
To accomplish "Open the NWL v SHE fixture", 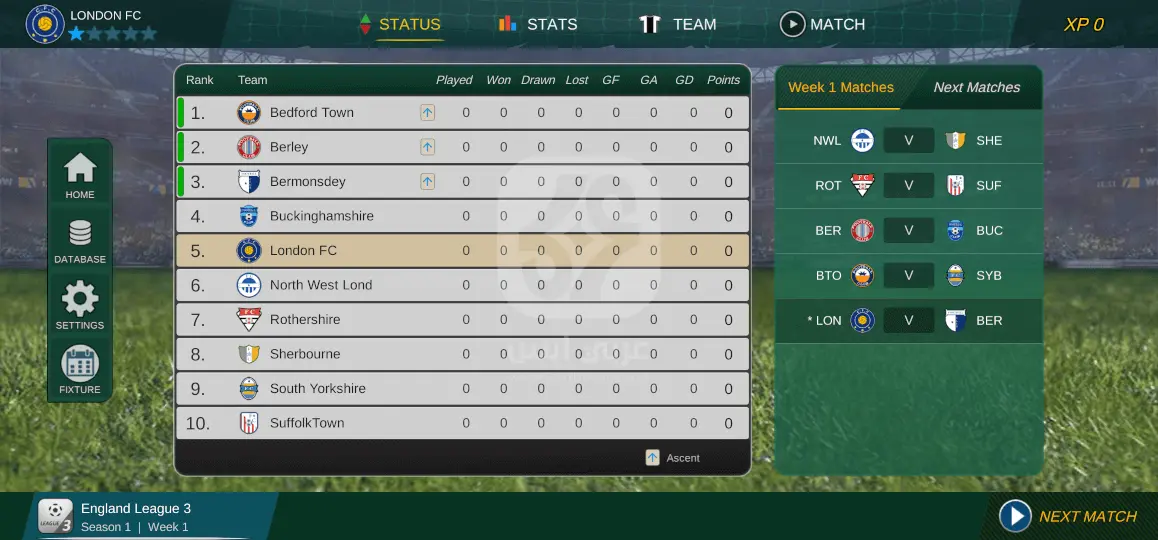I will coord(908,141).
